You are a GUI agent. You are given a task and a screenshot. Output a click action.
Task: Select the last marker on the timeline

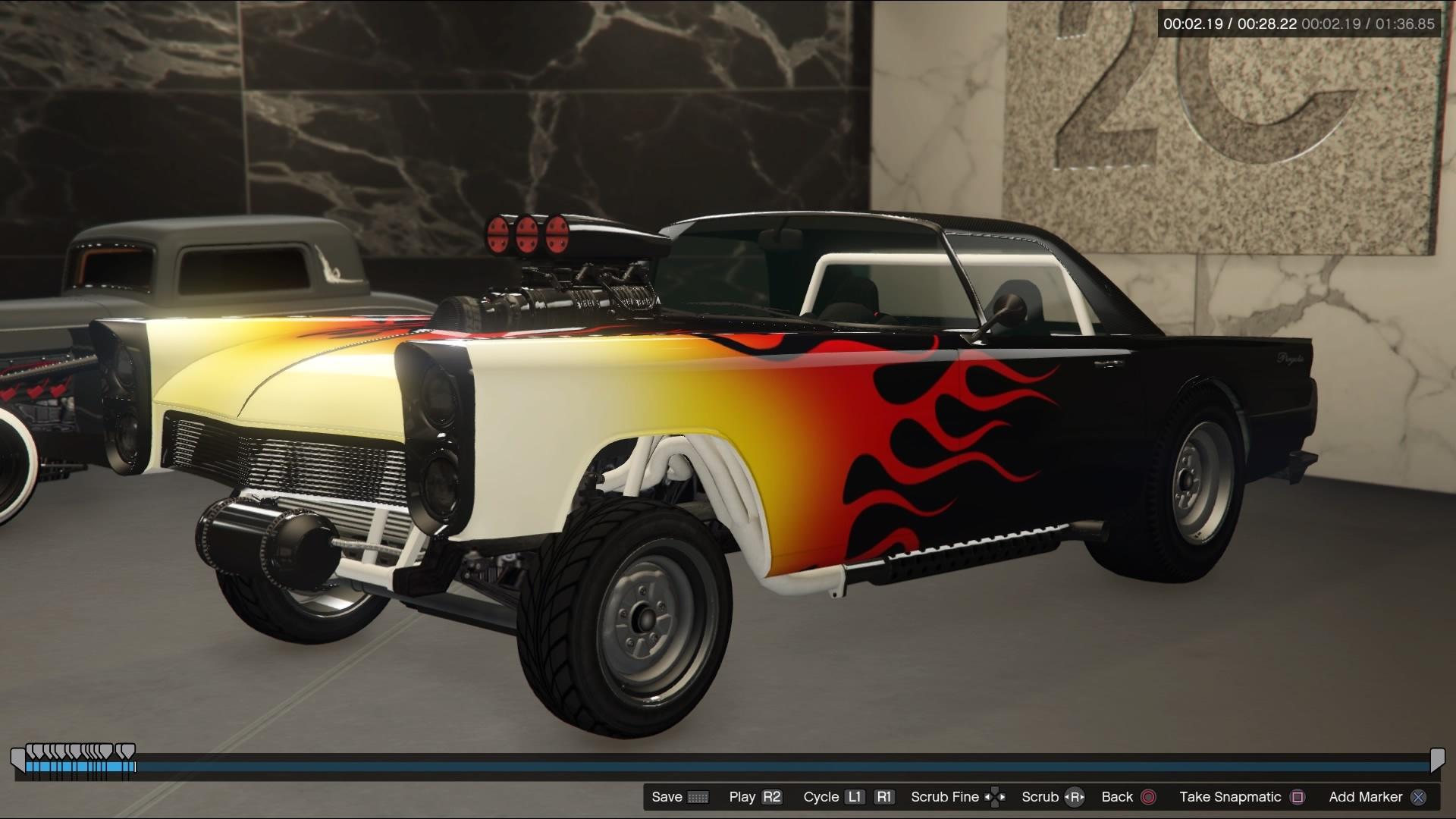tap(127, 752)
